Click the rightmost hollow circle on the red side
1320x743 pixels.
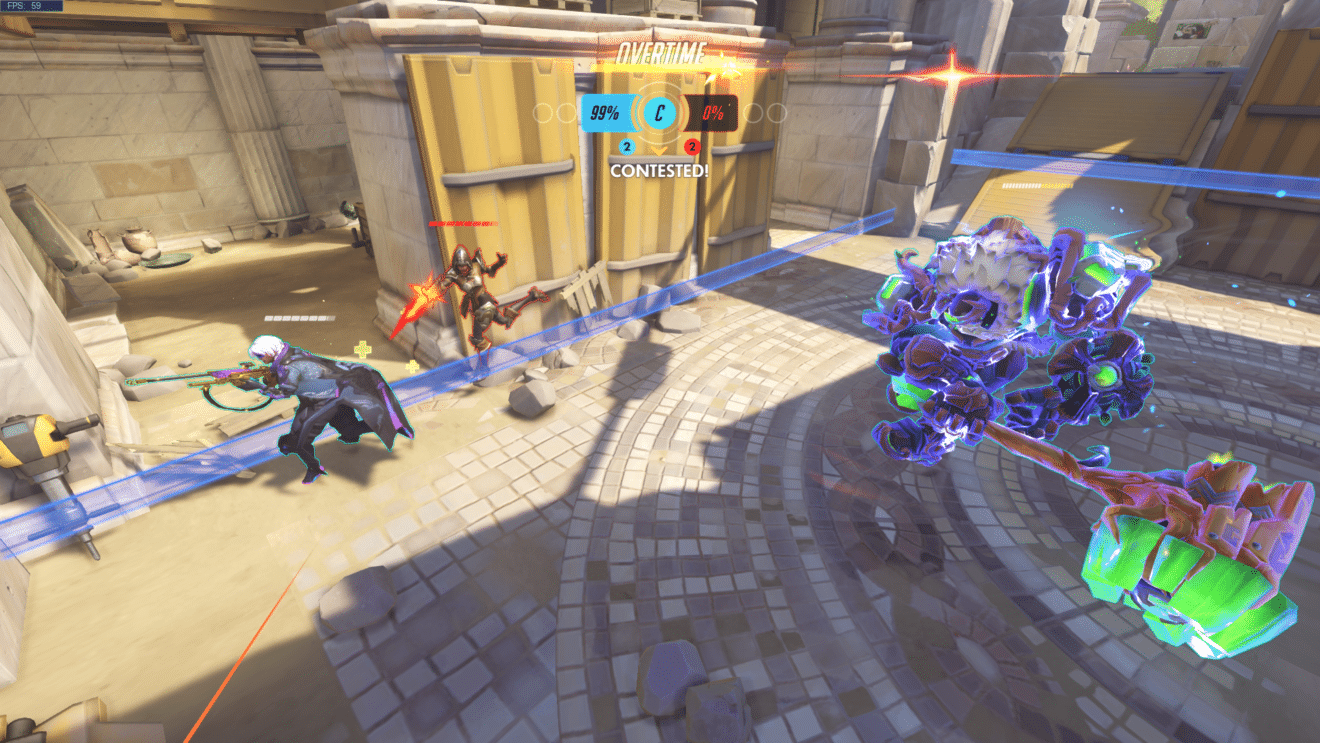(776, 111)
